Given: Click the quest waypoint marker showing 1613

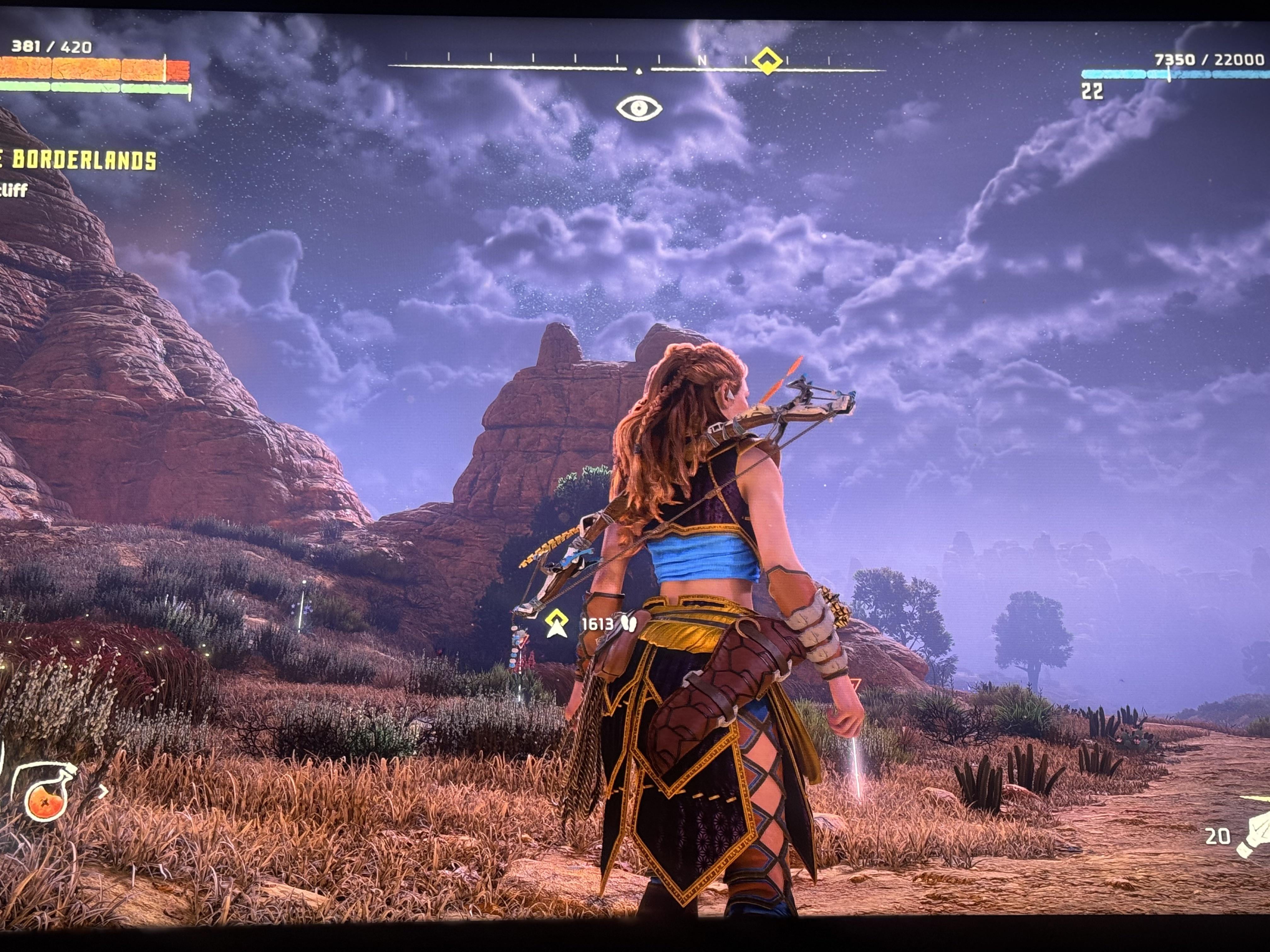Looking at the screenshot, I should click(556, 624).
